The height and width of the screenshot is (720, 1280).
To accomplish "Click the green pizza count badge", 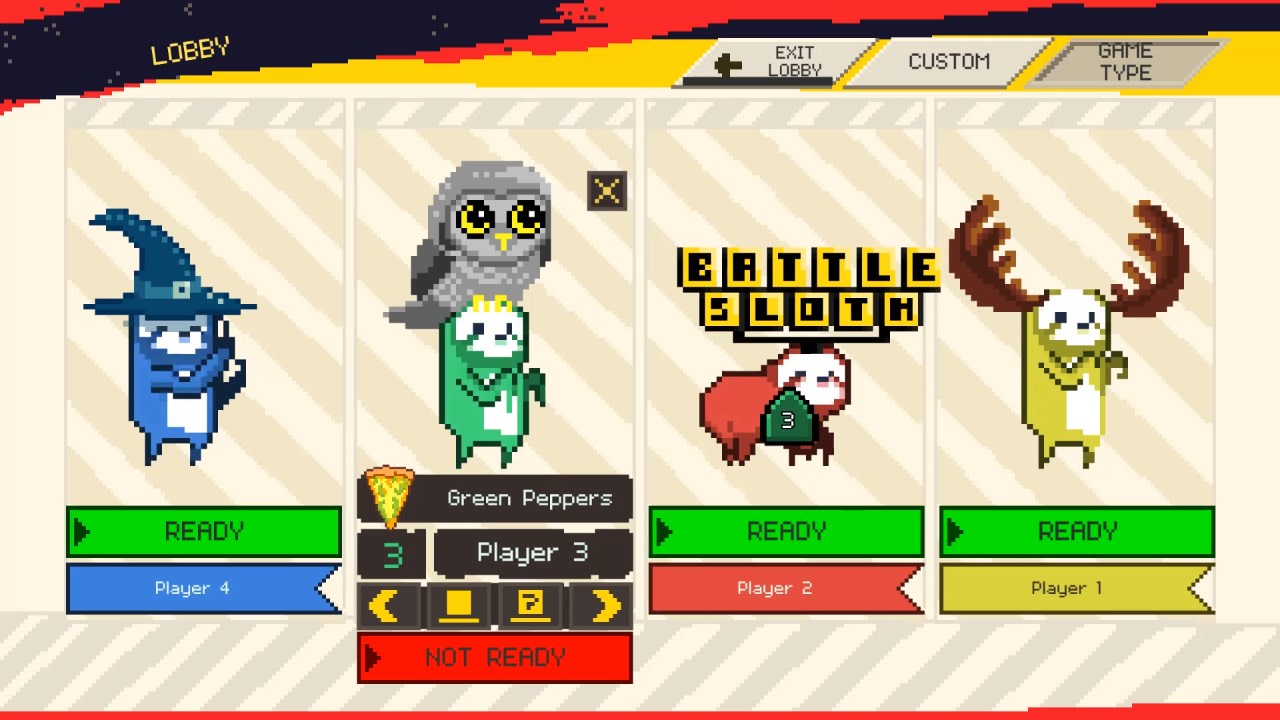I will click(x=390, y=553).
